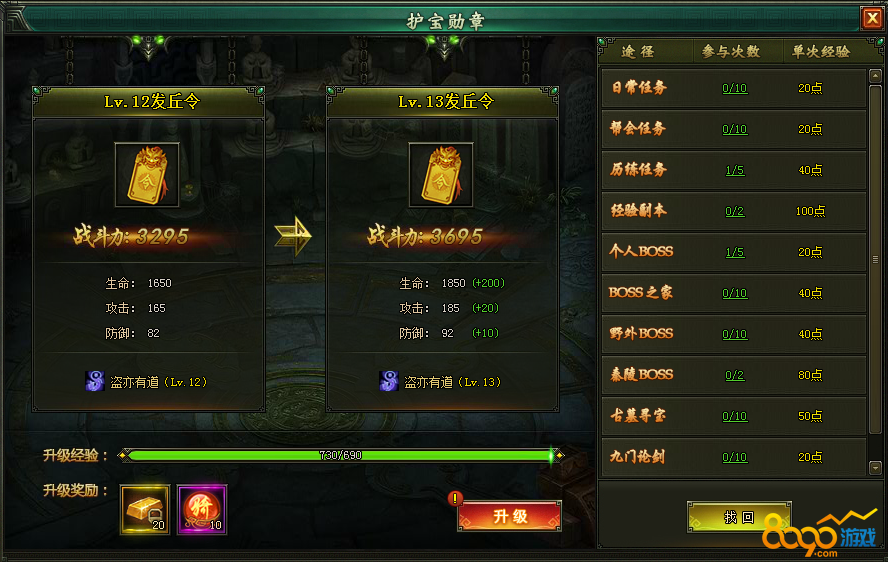Image resolution: width=888 pixels, height=562 pixels.
Task: Select the gold ingot reward icon
Action: 145,509
